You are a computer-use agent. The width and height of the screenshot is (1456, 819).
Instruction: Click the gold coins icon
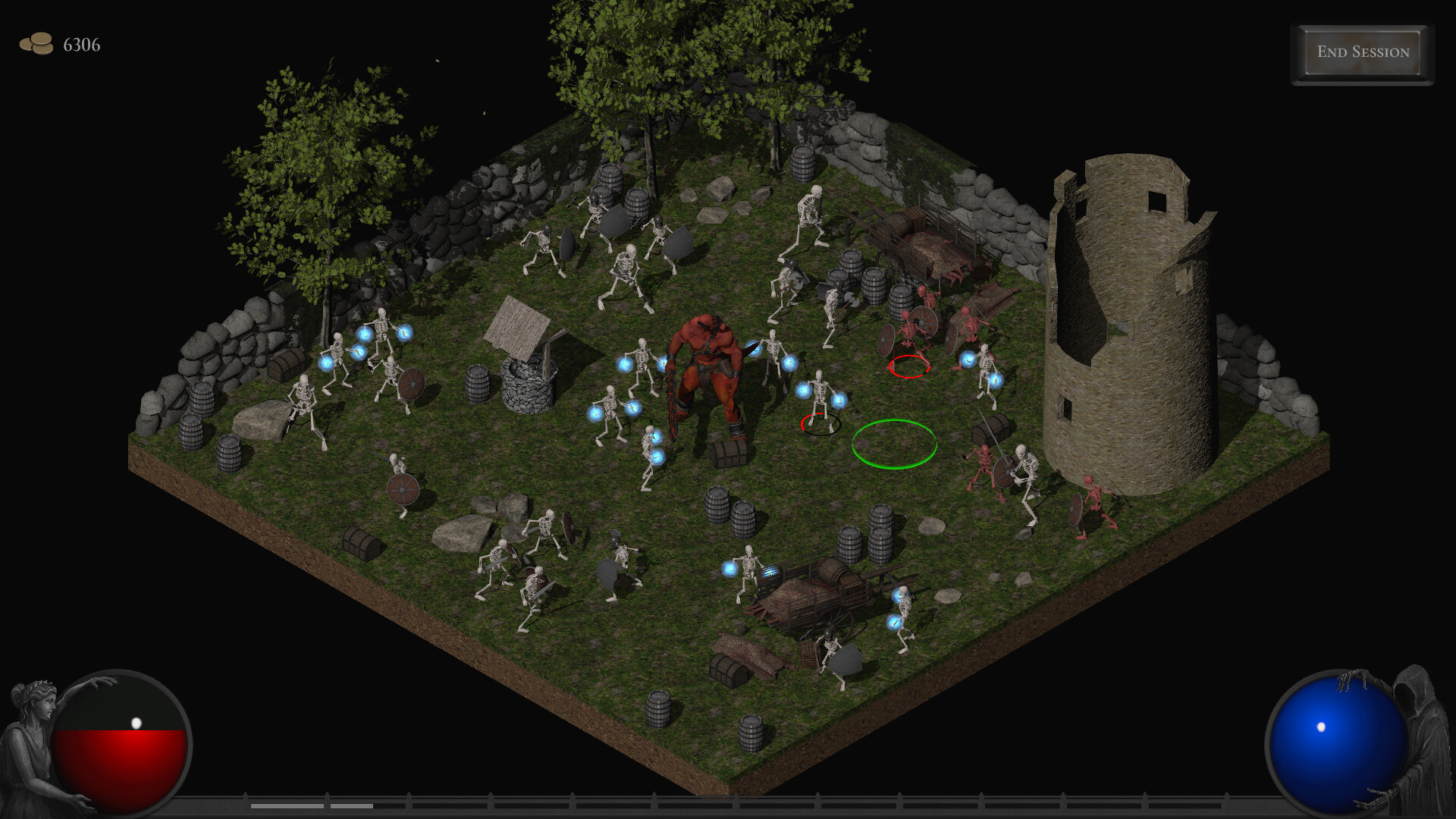36,44
